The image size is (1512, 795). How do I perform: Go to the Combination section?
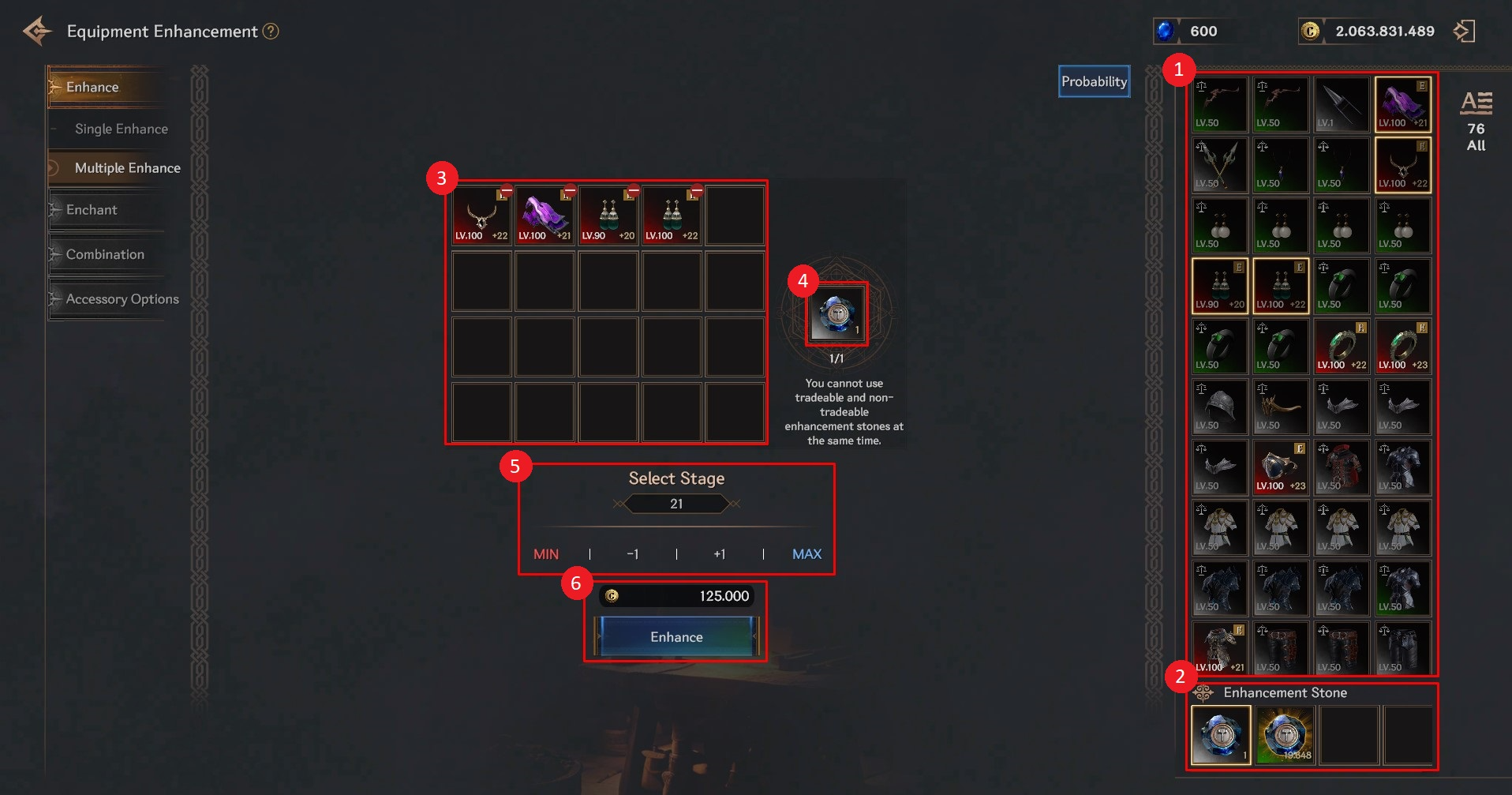point(105,254)
